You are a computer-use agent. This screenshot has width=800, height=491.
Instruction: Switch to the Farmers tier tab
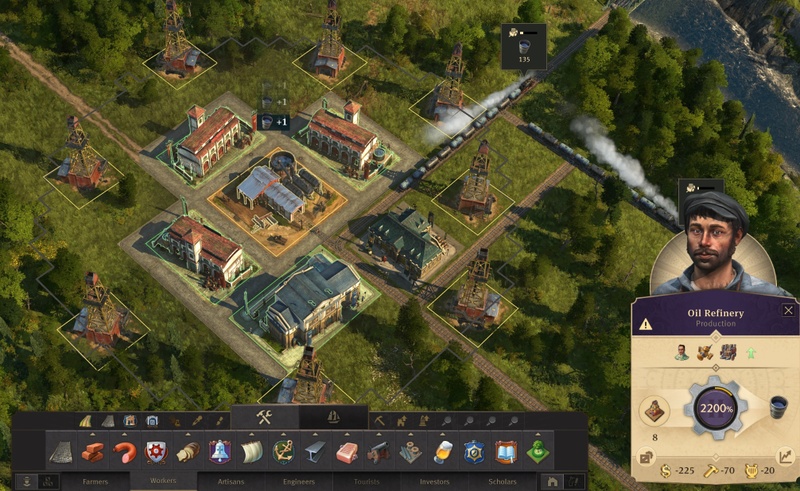pos(96,481)
